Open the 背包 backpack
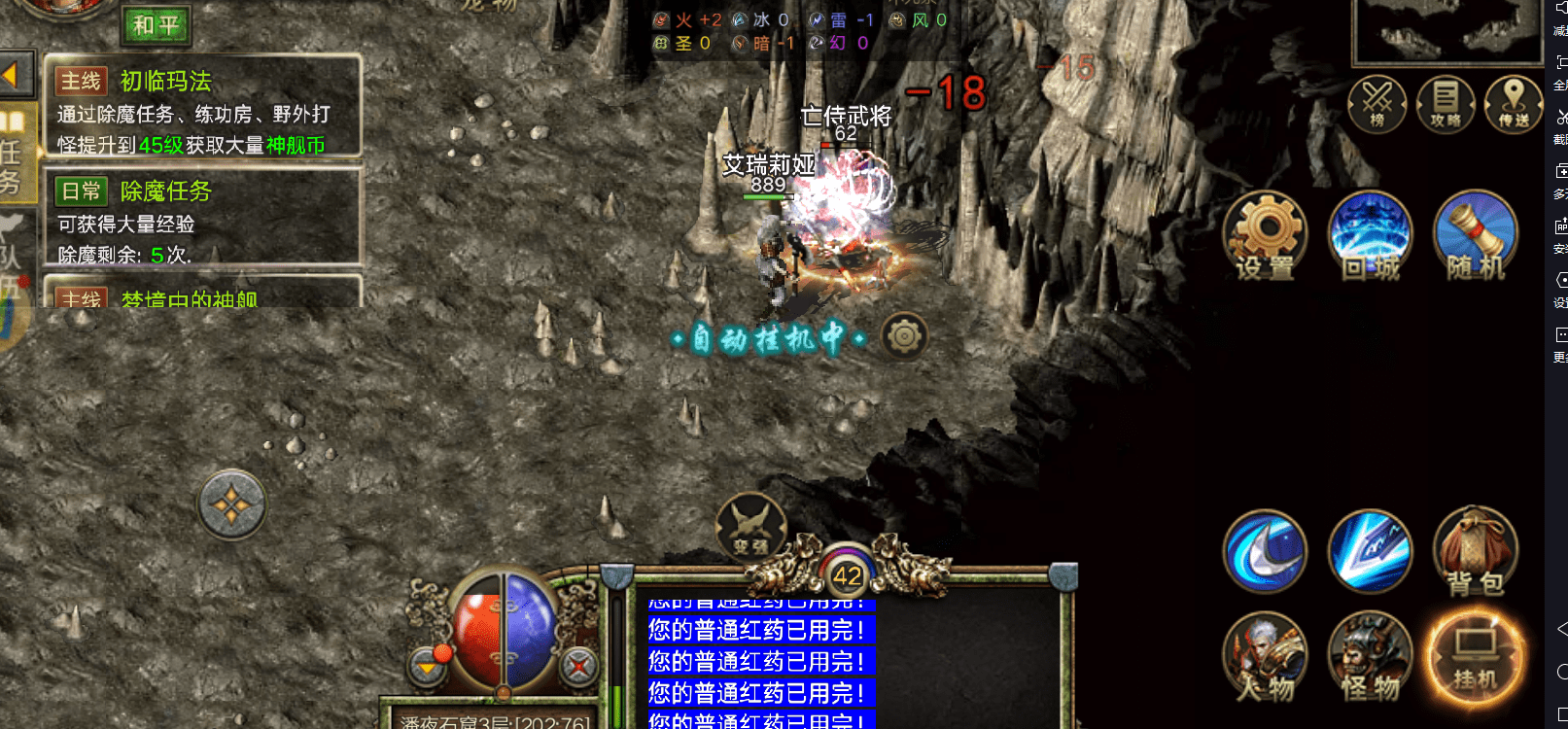Screen dimensions: 1568x729 (1475, 551)
